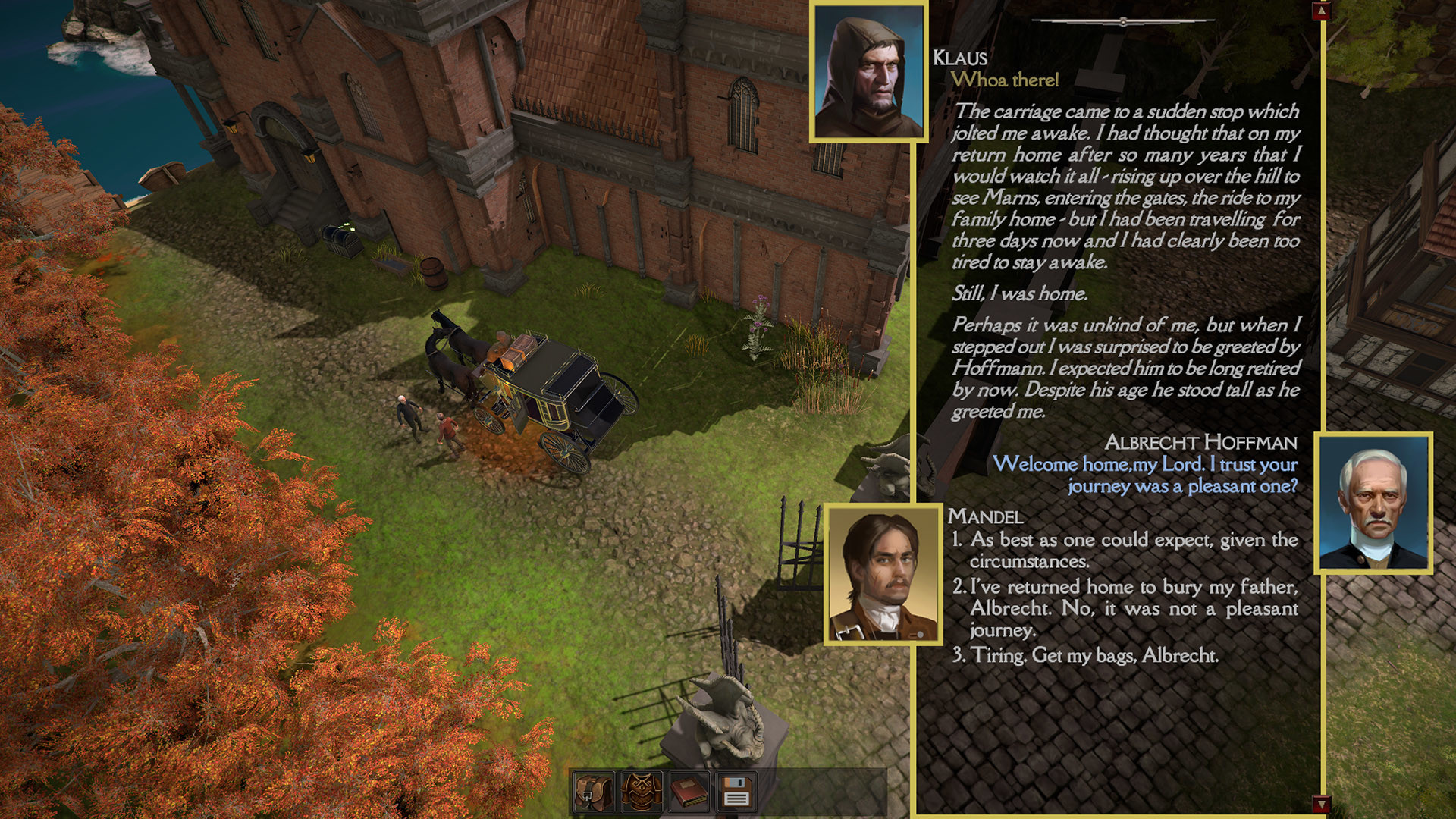Click Klaus's hooded portrait
The height and width of the screenshot is (819, 1456).
click(869, 72)
